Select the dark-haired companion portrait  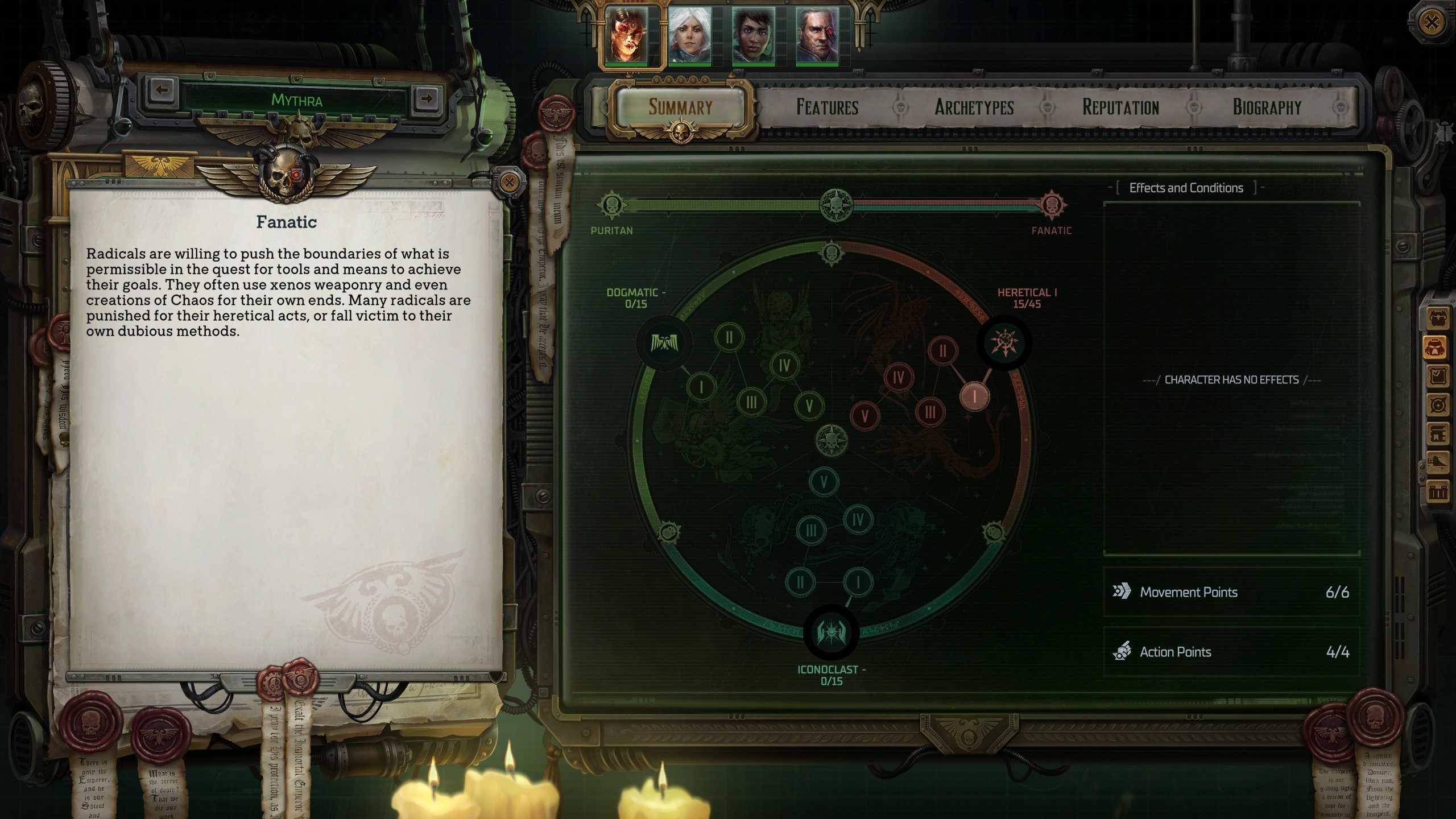pyautogui.click(x=753, y=35)
